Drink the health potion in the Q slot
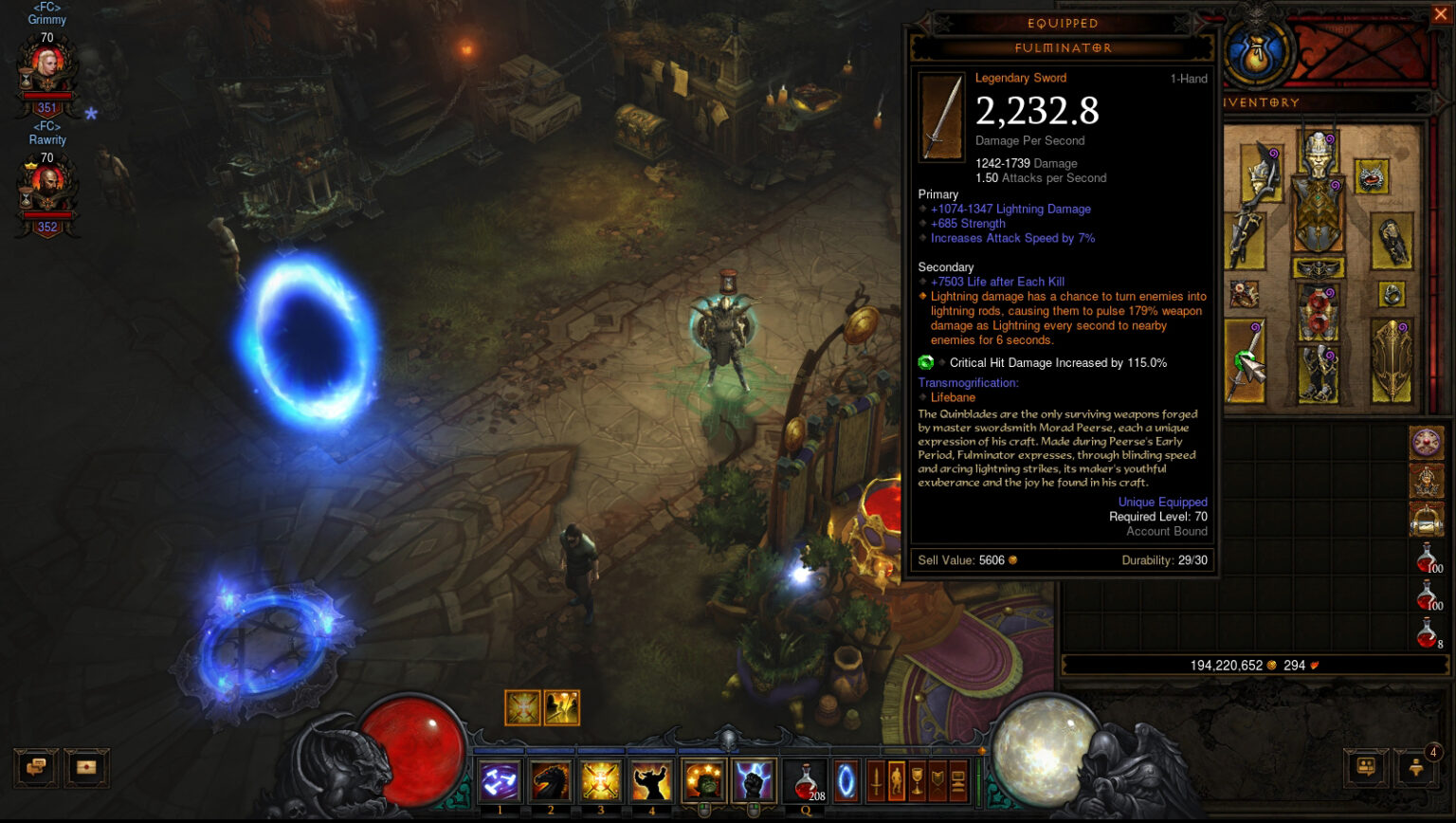 (807, 779)
